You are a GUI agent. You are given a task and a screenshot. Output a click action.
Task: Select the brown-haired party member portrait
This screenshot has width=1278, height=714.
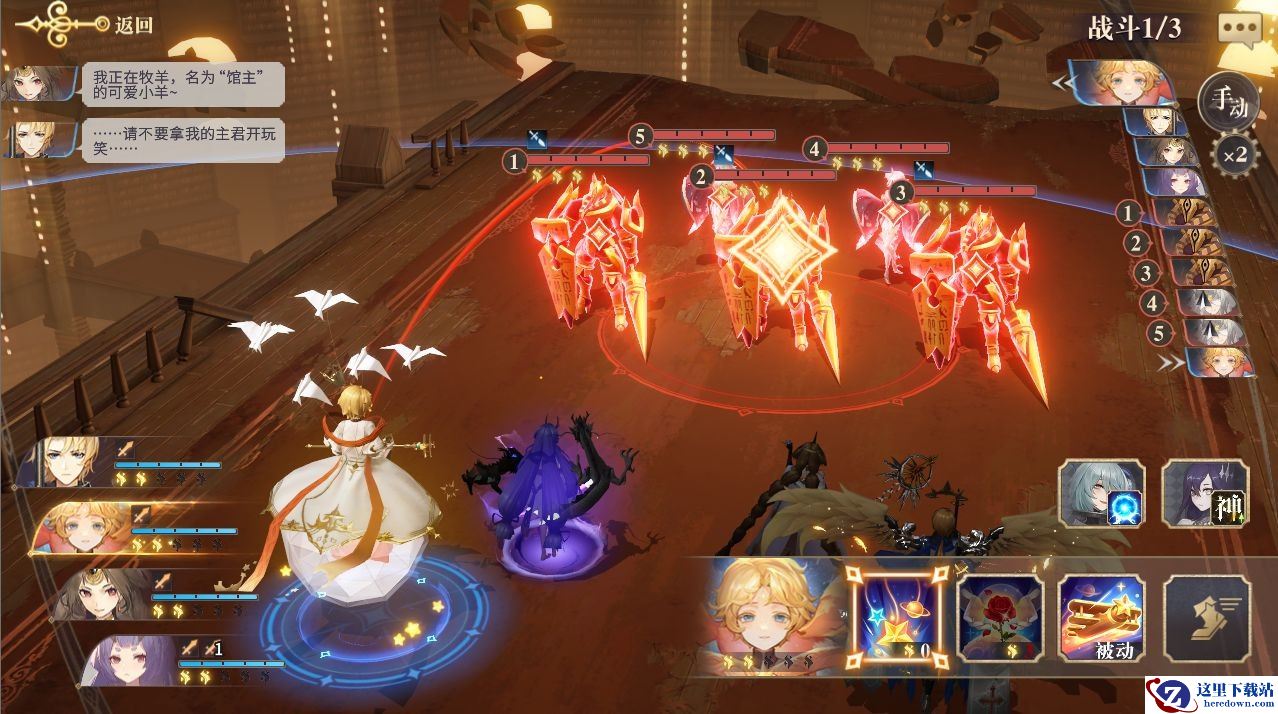[x=110, y=594]
